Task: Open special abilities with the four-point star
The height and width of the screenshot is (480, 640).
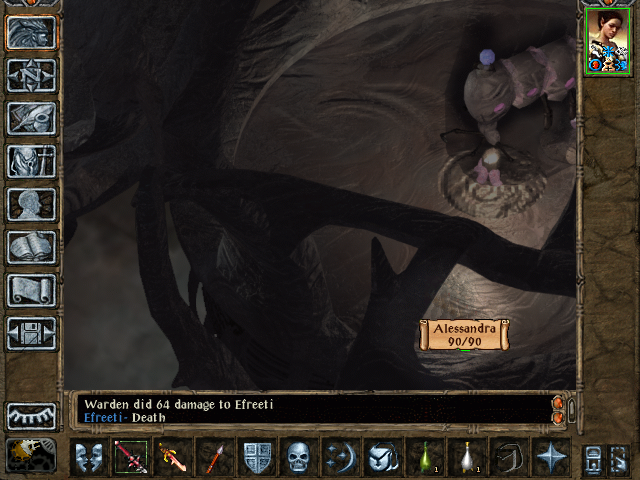Action: point(551,457)
